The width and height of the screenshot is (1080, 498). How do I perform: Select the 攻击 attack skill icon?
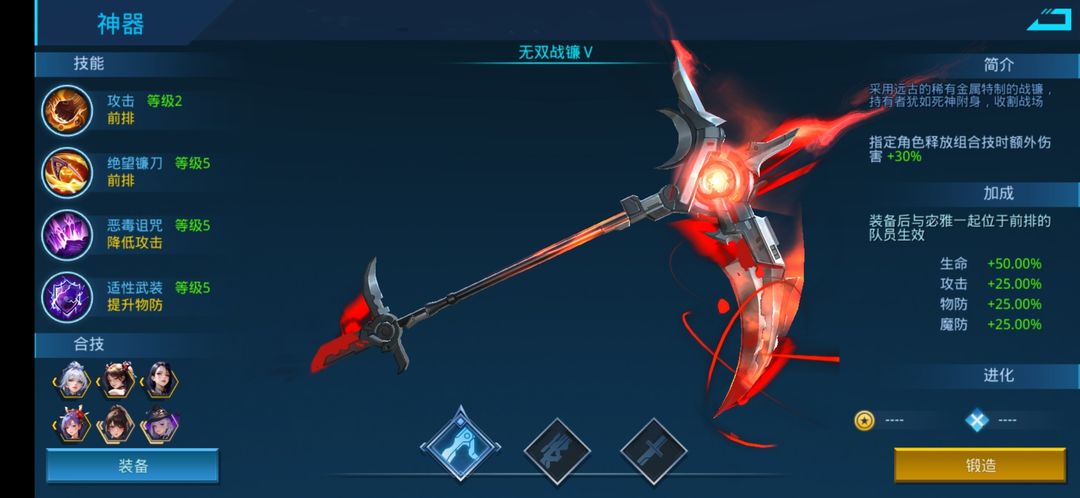(x=67, y=110)
